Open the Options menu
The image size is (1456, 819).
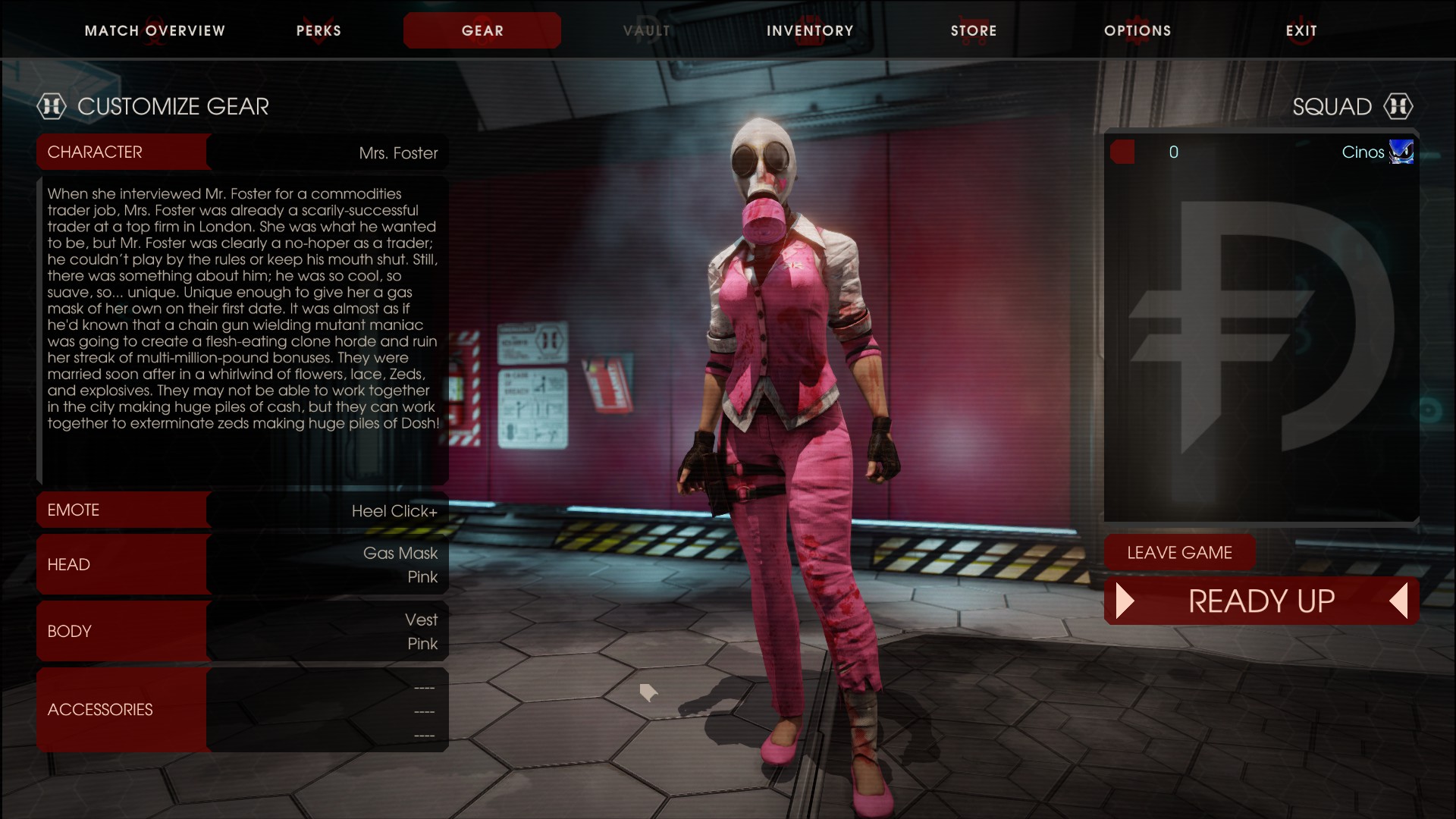click(x=1137, y=31)
